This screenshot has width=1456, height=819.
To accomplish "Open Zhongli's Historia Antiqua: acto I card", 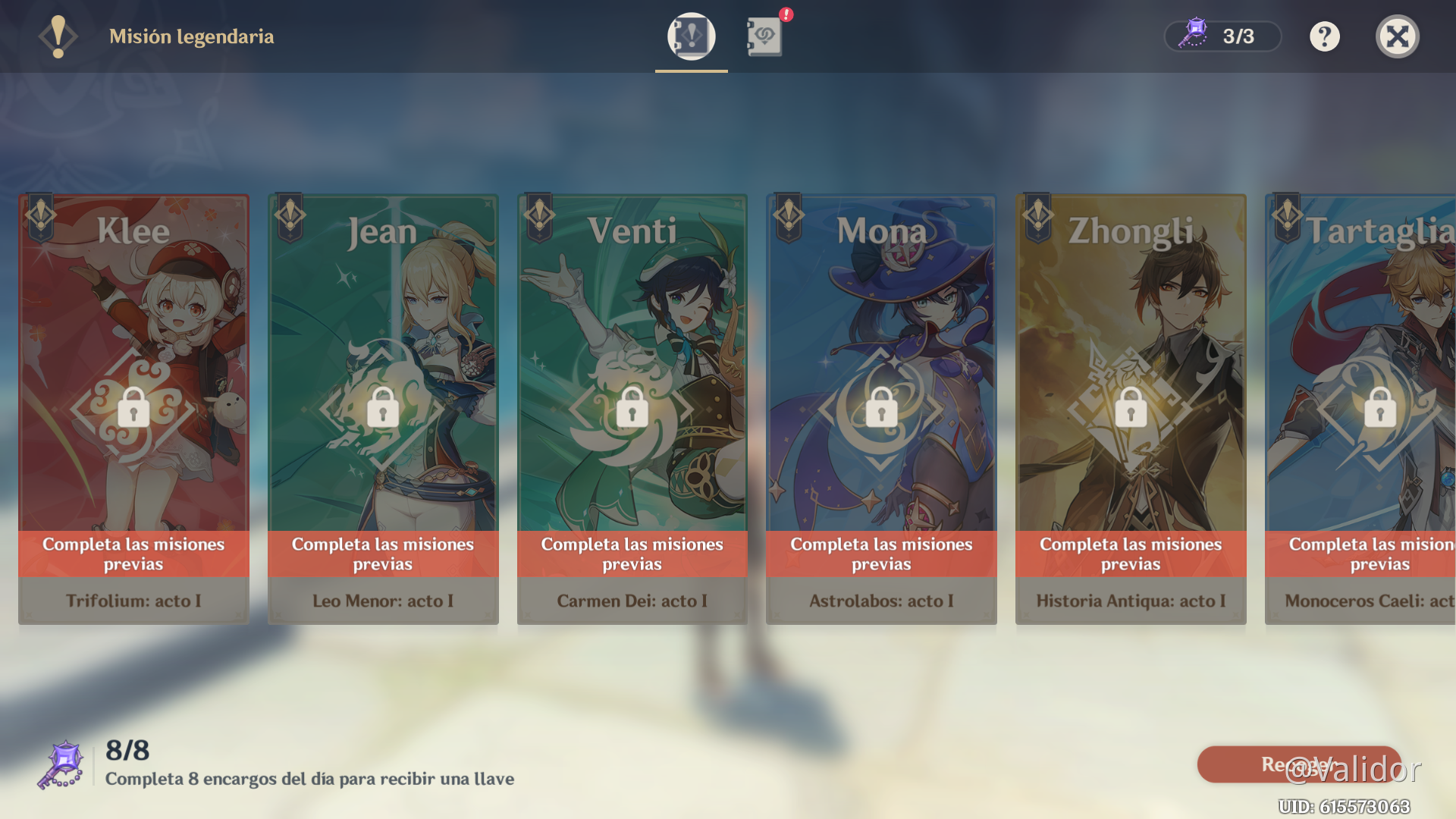I will click(x=1131, y=409).
